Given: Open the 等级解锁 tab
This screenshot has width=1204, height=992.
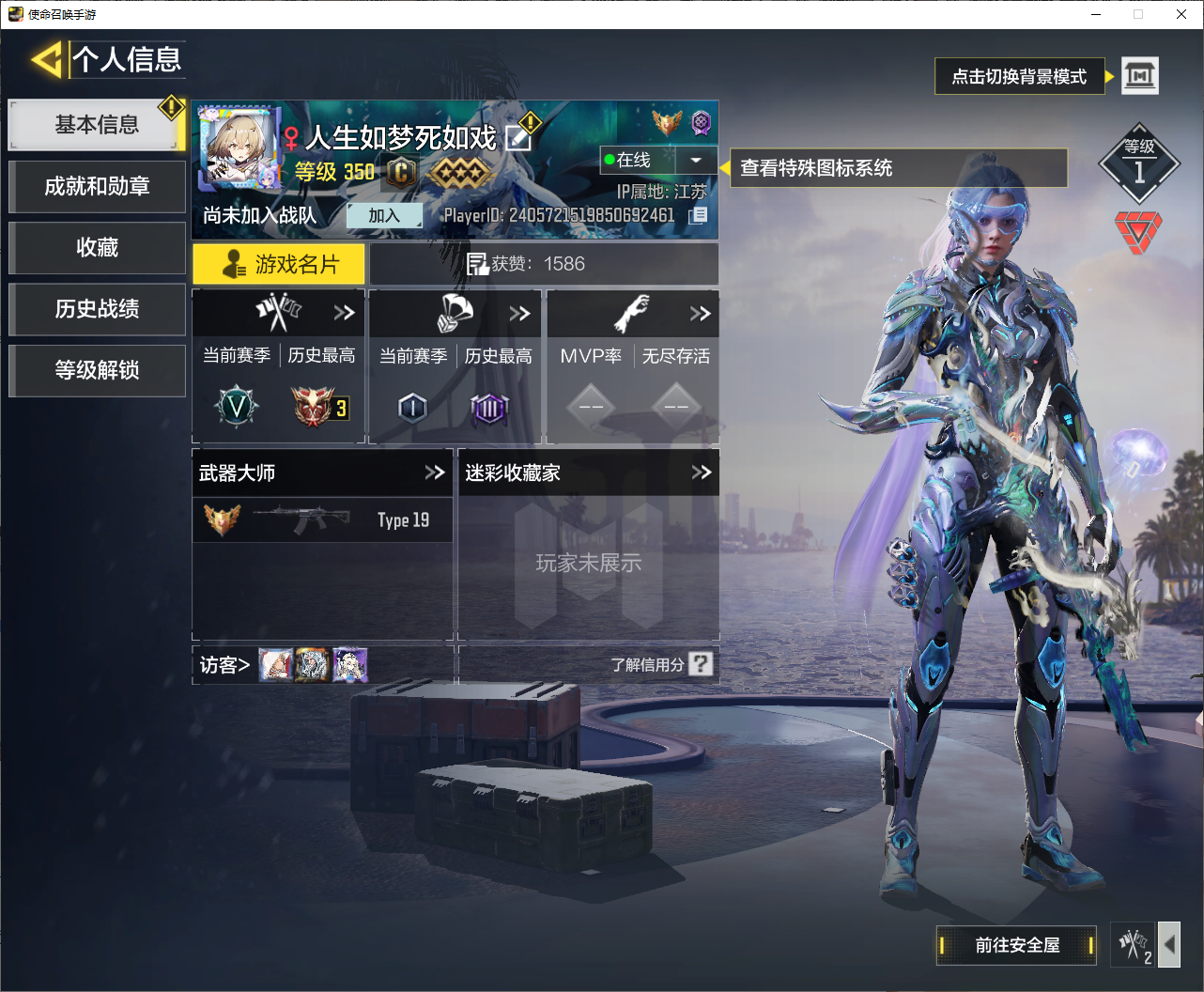Looking at the screenshot, I should pos(97,370).
